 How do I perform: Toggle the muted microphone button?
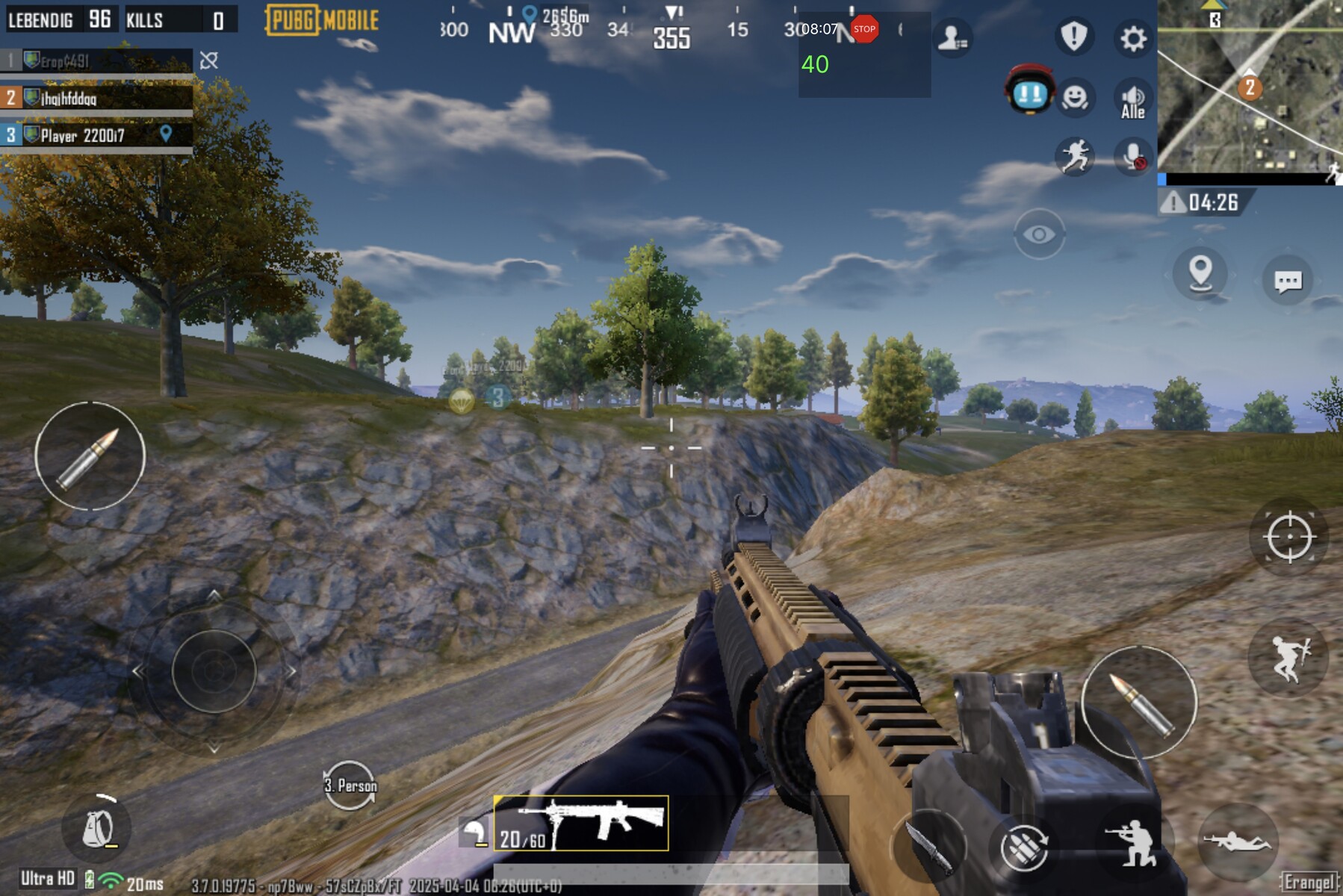click(1133, 157)
